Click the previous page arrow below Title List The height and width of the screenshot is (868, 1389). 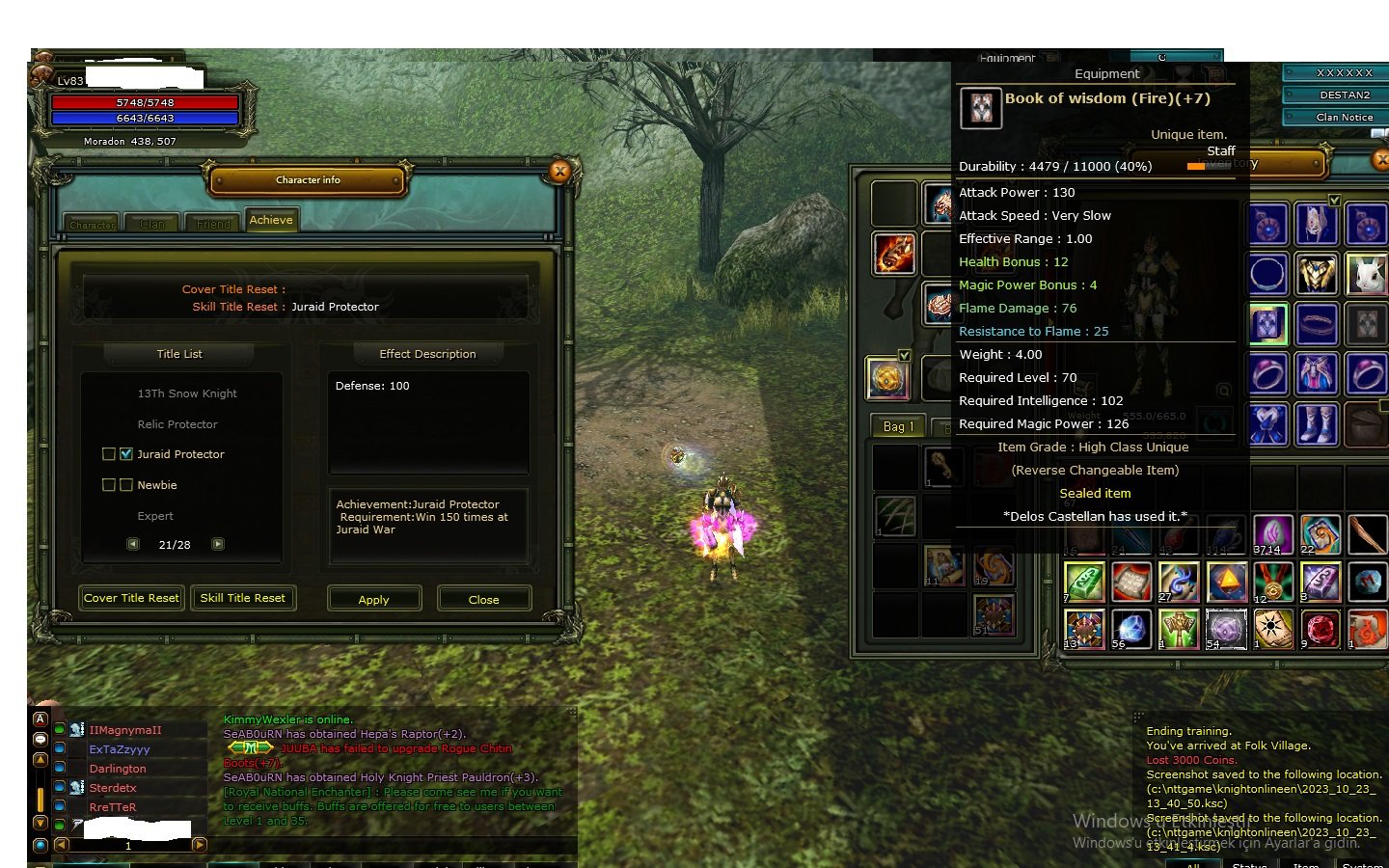click(132, 544)
